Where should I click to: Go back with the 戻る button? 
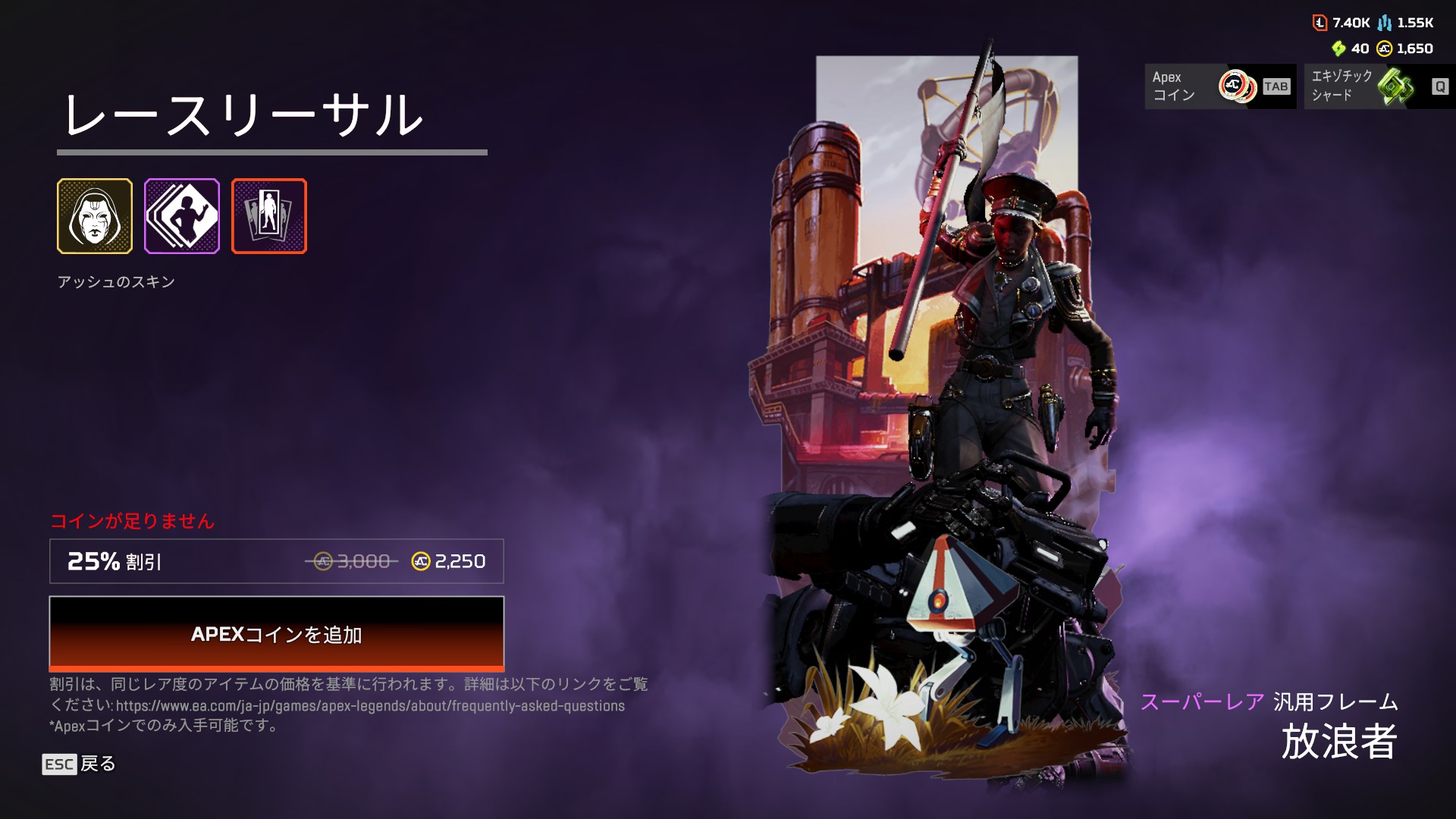click(79, 764)
